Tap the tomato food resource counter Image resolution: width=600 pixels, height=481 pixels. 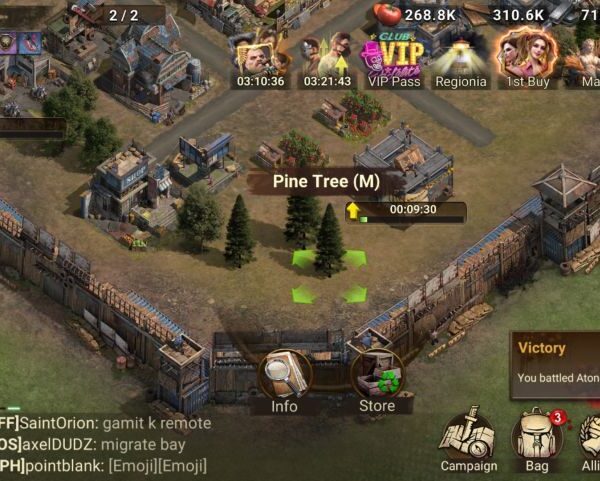387,14
